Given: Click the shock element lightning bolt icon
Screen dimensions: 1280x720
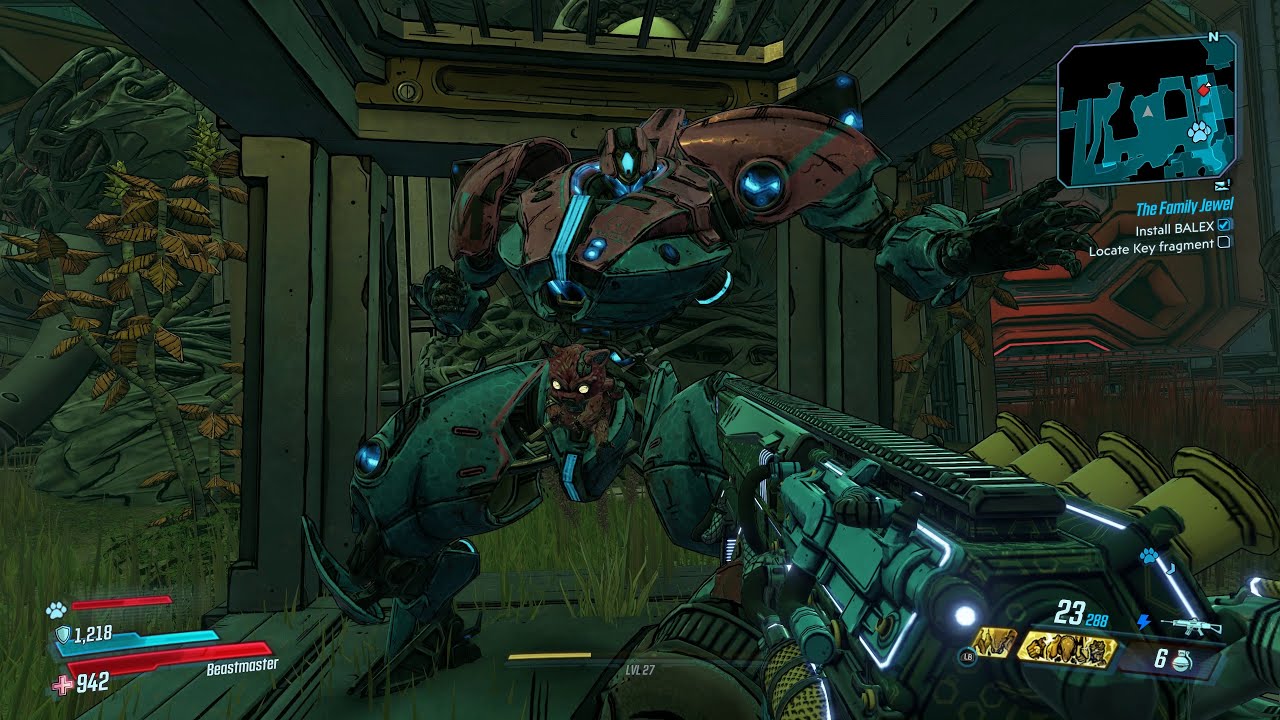Looking at the screenshot, I should point(1144,622).
